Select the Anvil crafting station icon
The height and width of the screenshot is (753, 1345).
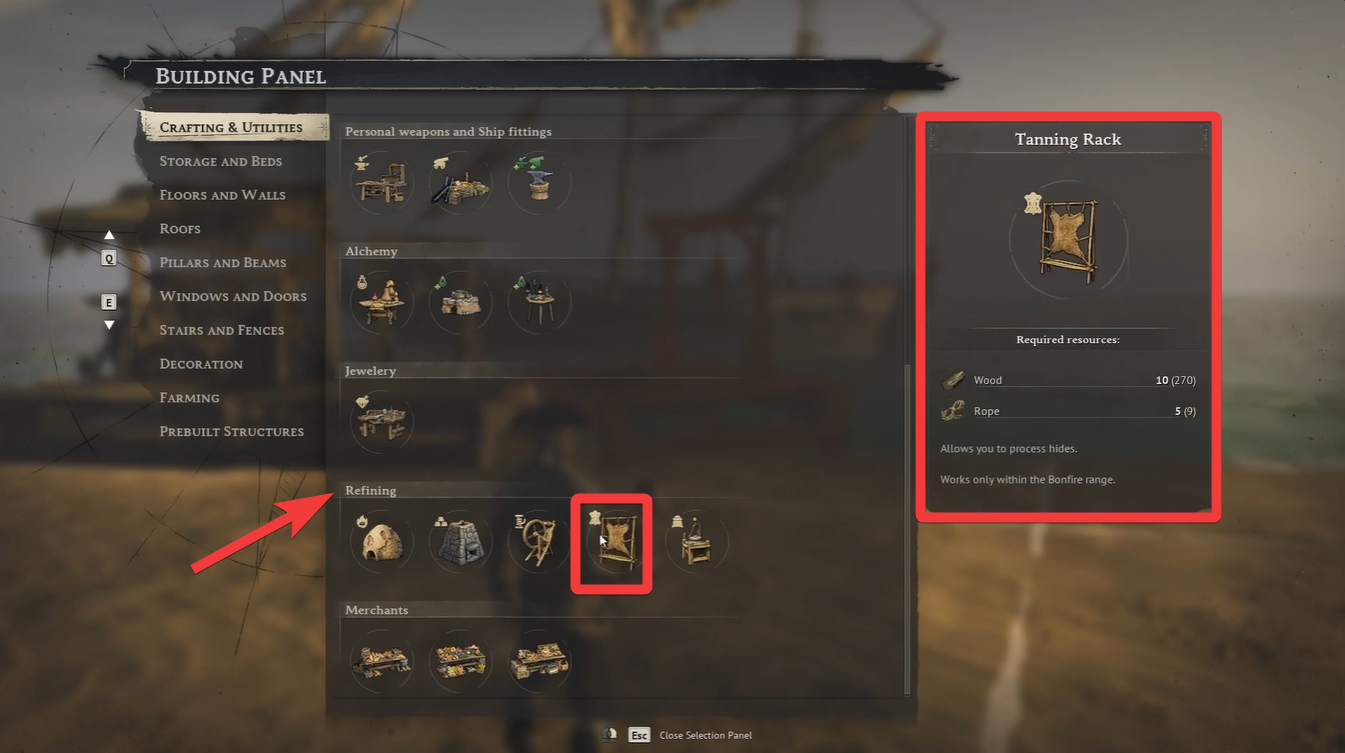(539, 182)
